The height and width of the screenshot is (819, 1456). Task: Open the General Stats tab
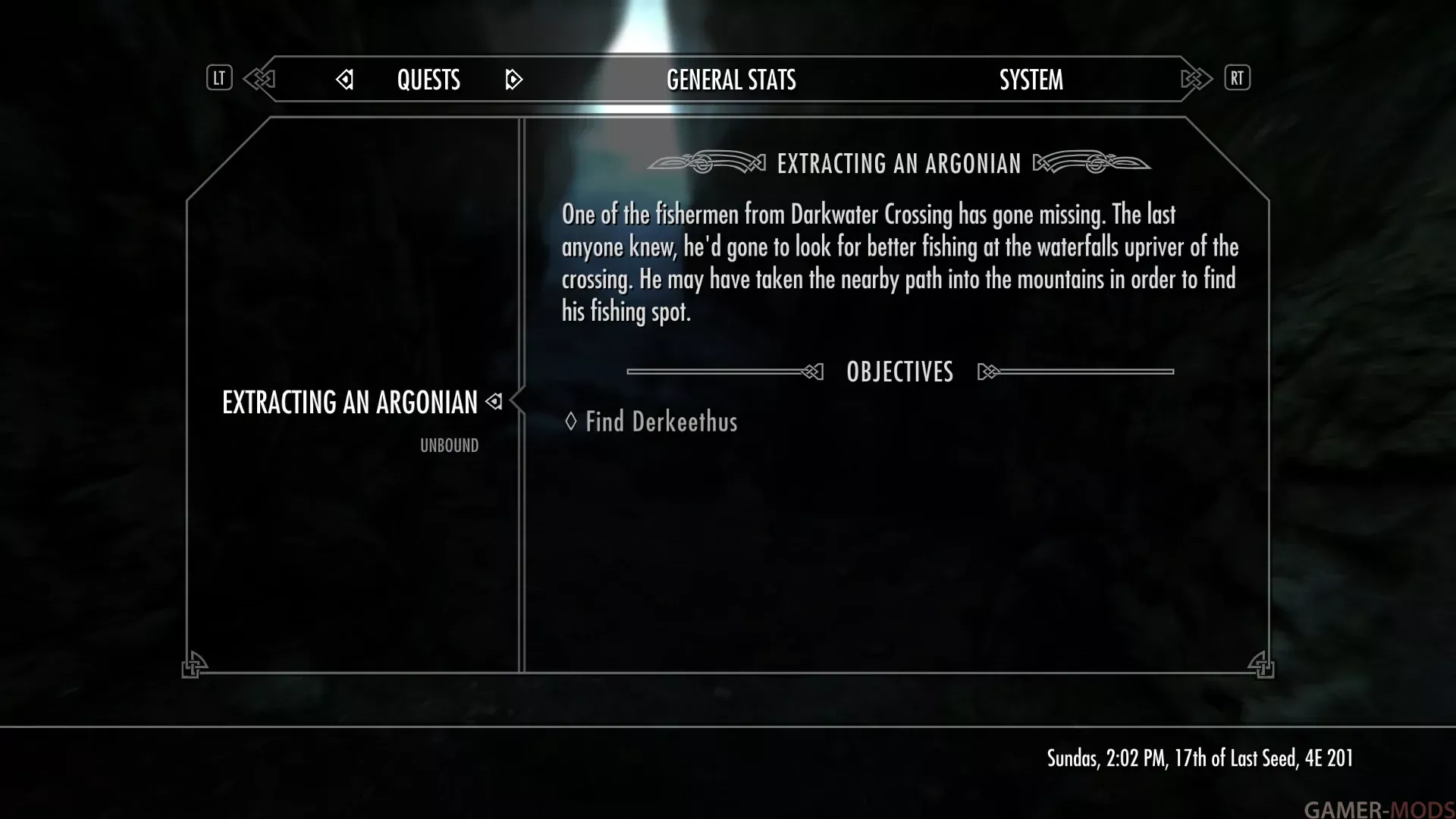[731, 80]
